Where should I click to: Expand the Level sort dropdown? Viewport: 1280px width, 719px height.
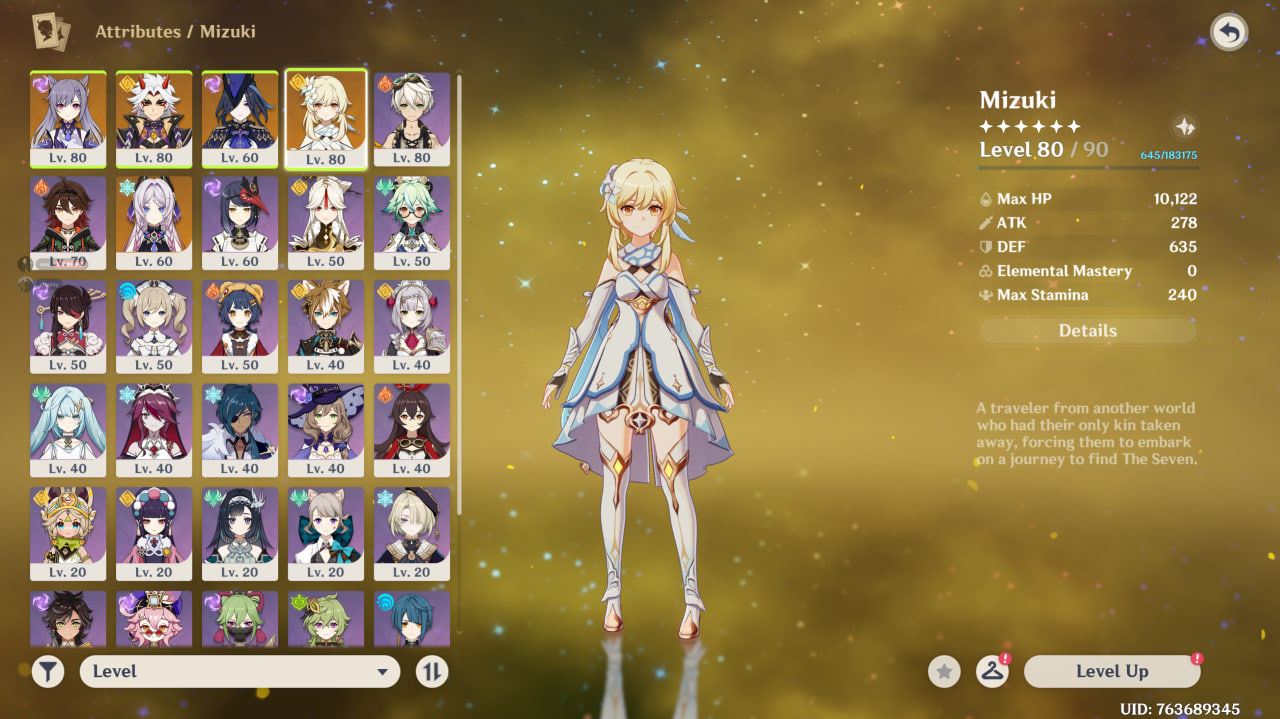pyautogui.click(x=240, y=672)
